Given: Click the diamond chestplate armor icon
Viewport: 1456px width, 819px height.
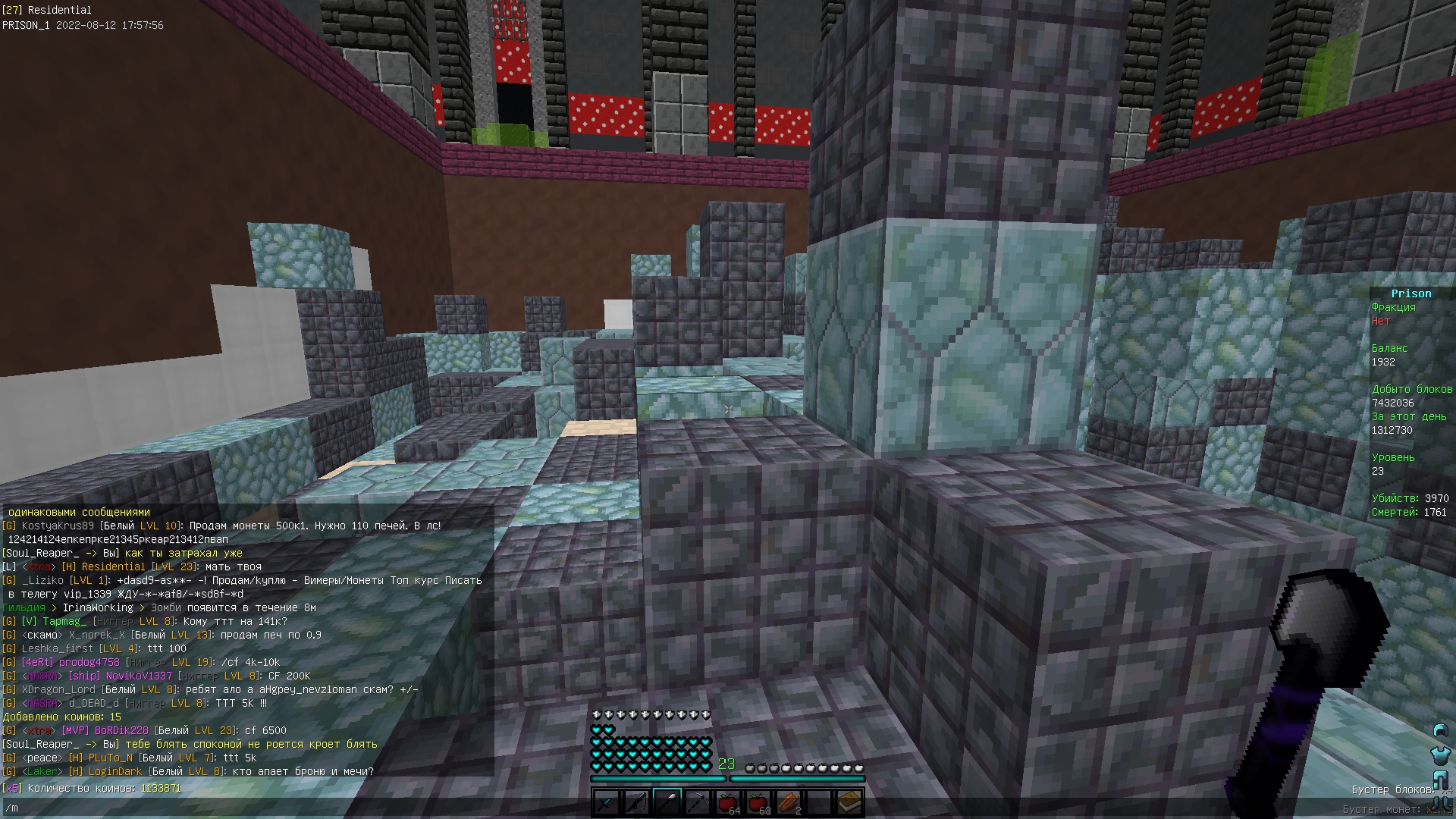Looking at the screenshot, I should pos(1440,756).
